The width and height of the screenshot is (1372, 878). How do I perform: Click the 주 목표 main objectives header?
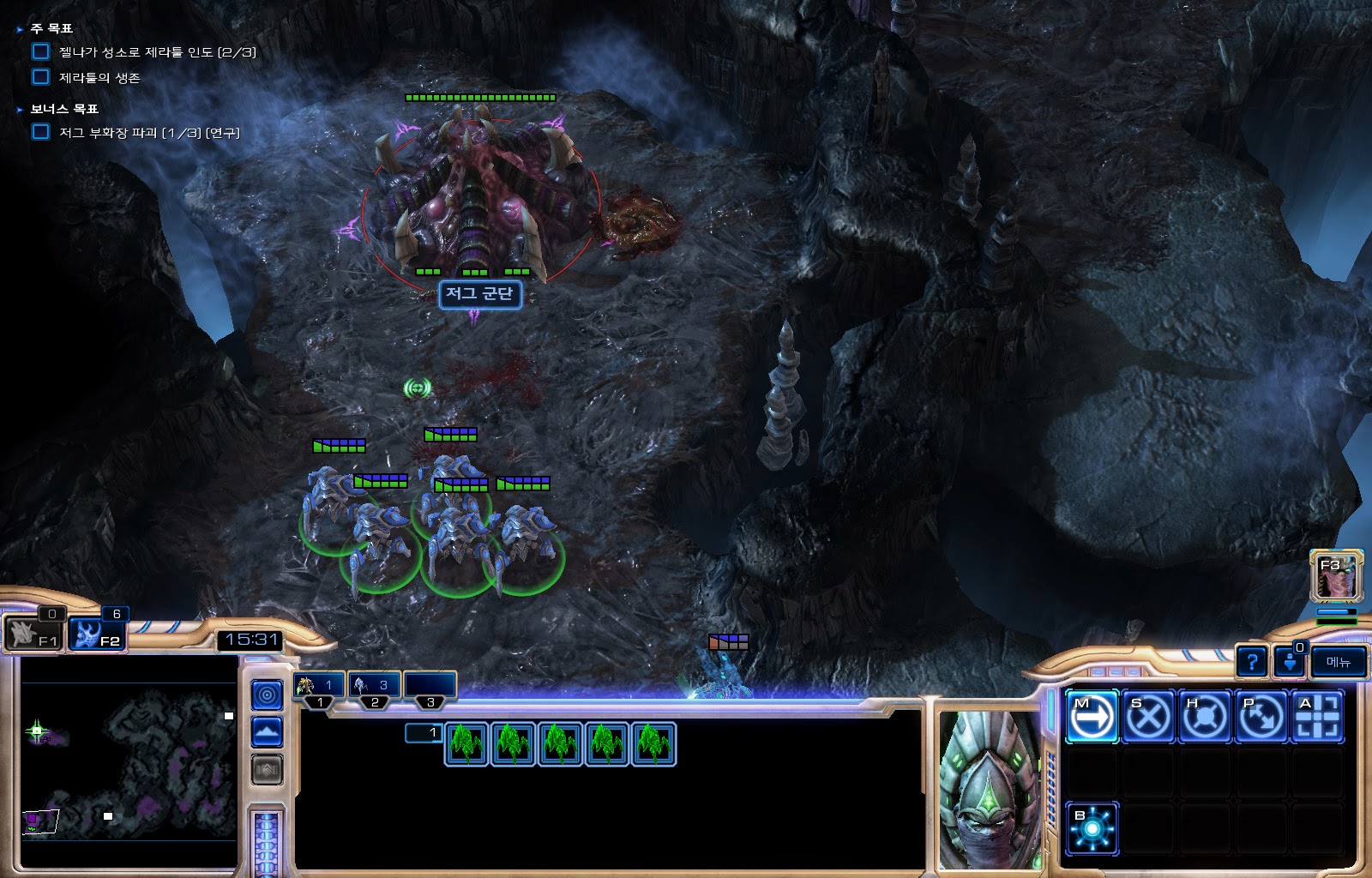coord(51,29)
